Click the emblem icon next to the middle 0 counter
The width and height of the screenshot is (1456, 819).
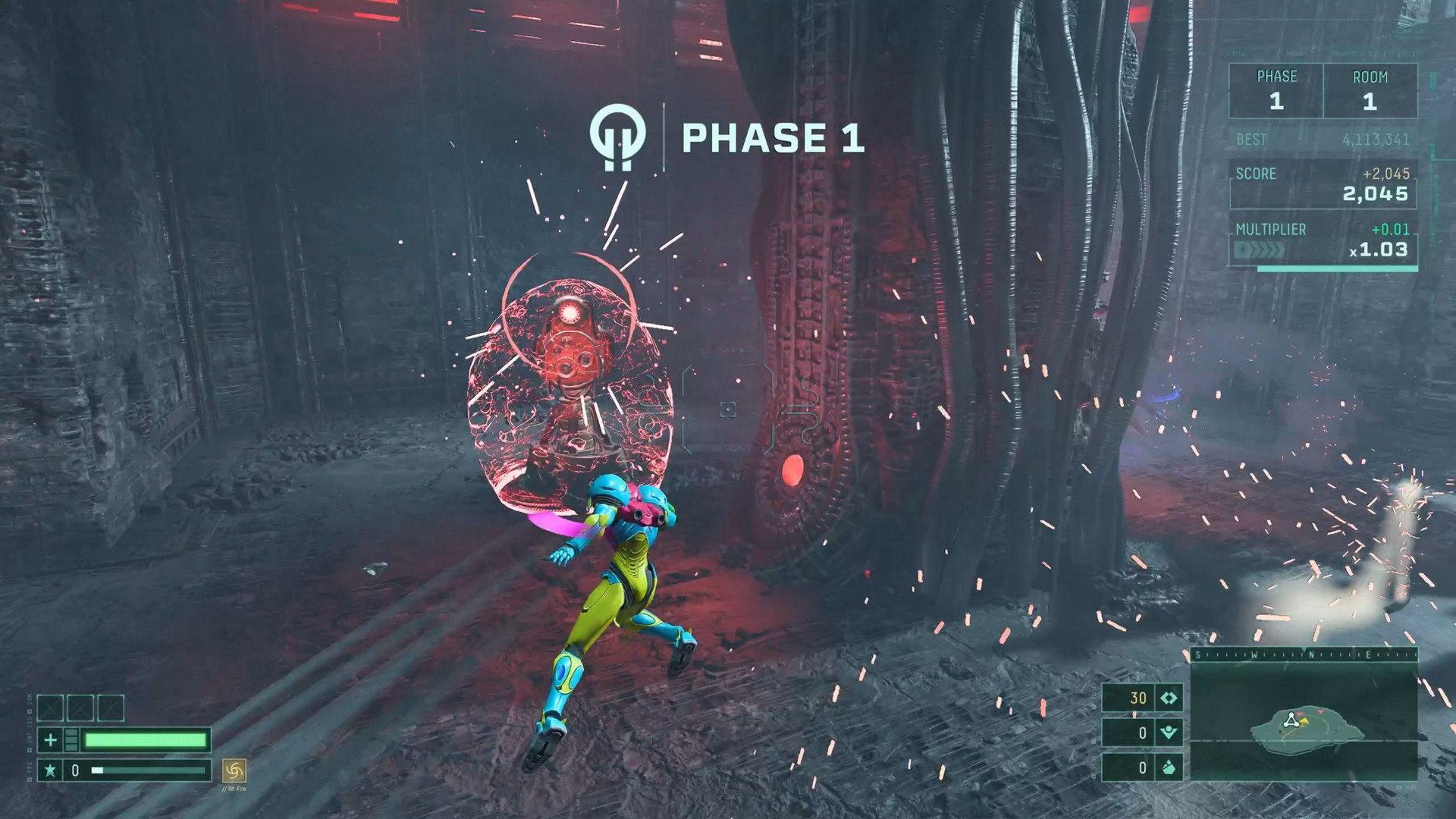coord(1169,732)
